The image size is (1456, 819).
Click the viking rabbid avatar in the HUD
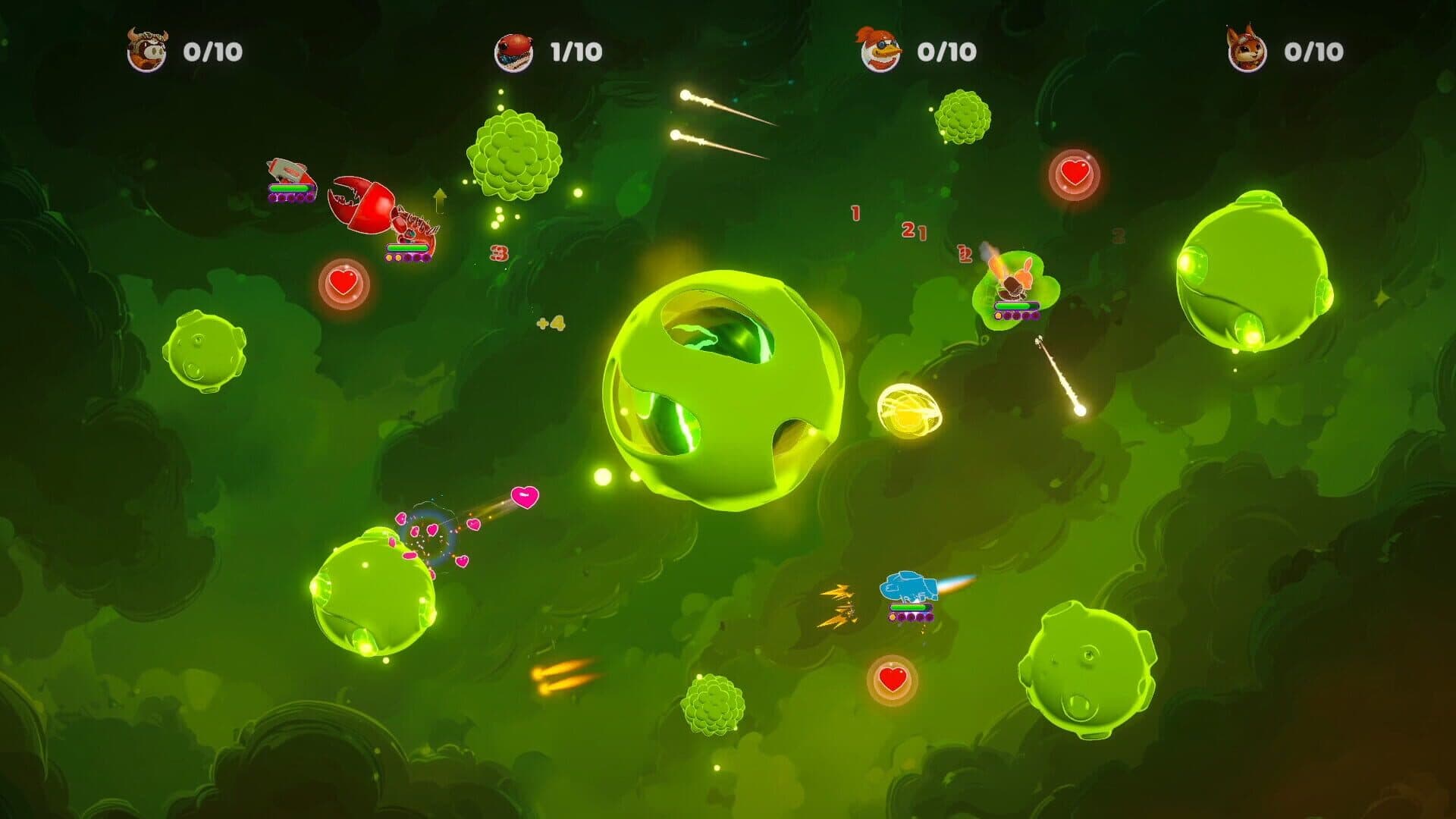(x=144, y=52)
